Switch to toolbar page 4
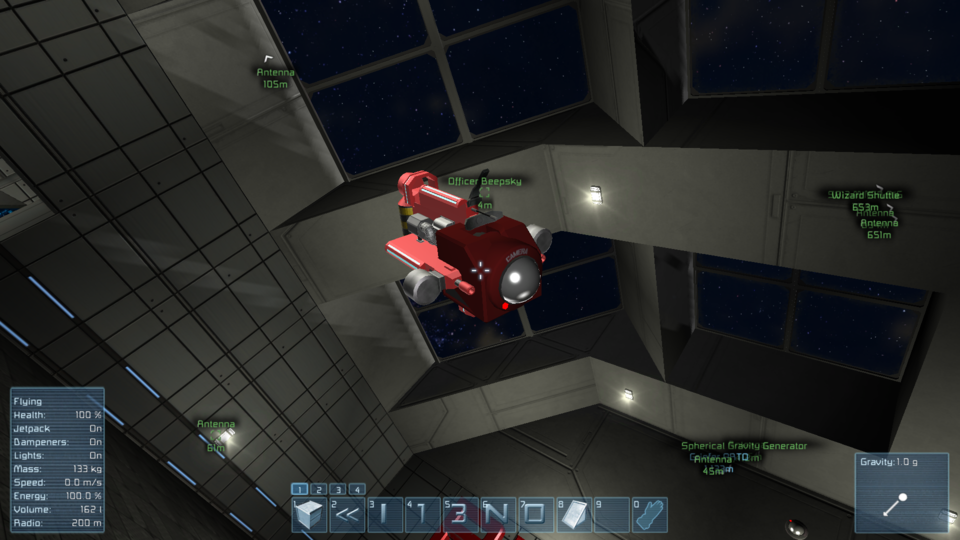Image resolution: width=960 pixels, height=540 pixels. click(357, 489)
